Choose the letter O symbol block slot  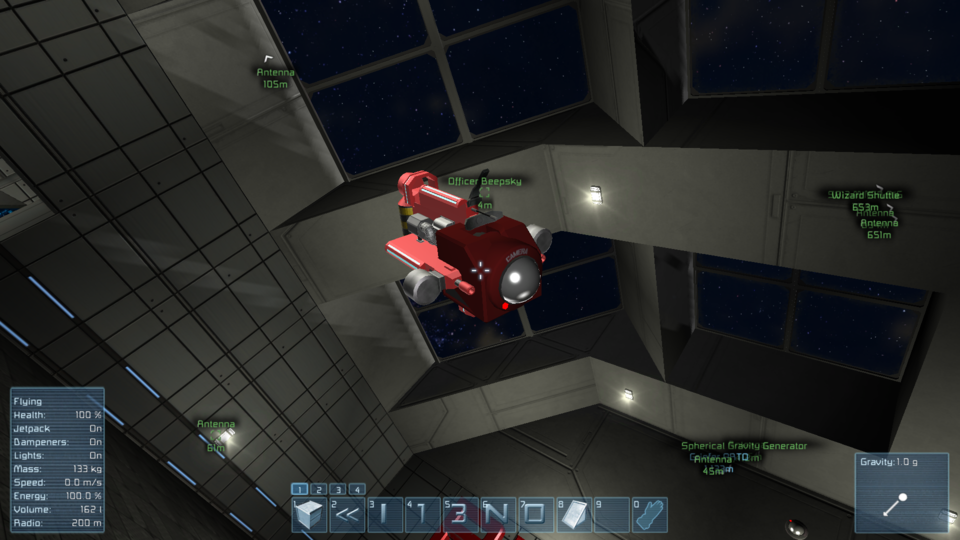(x=536, y=515)
